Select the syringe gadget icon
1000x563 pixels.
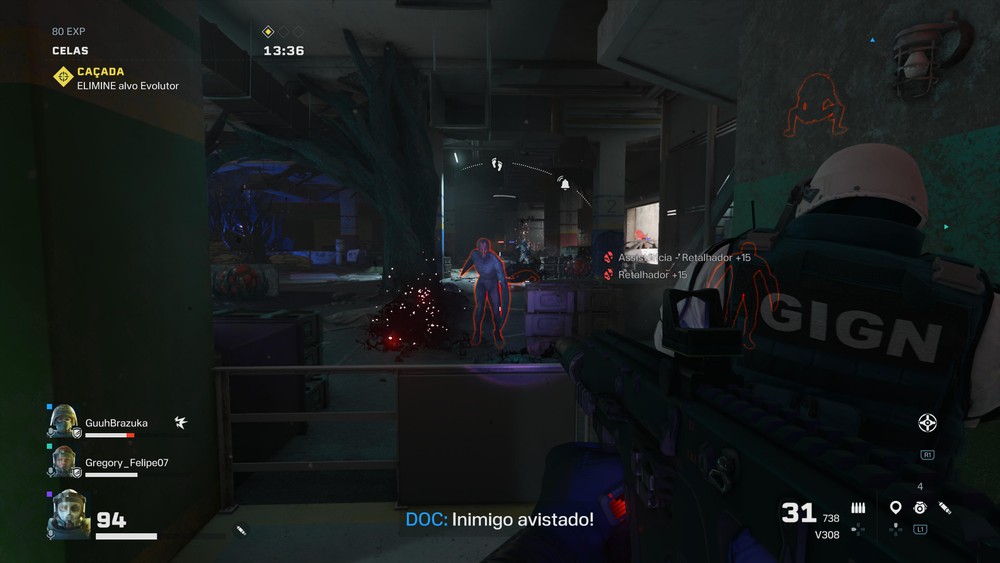coord(945,508)
